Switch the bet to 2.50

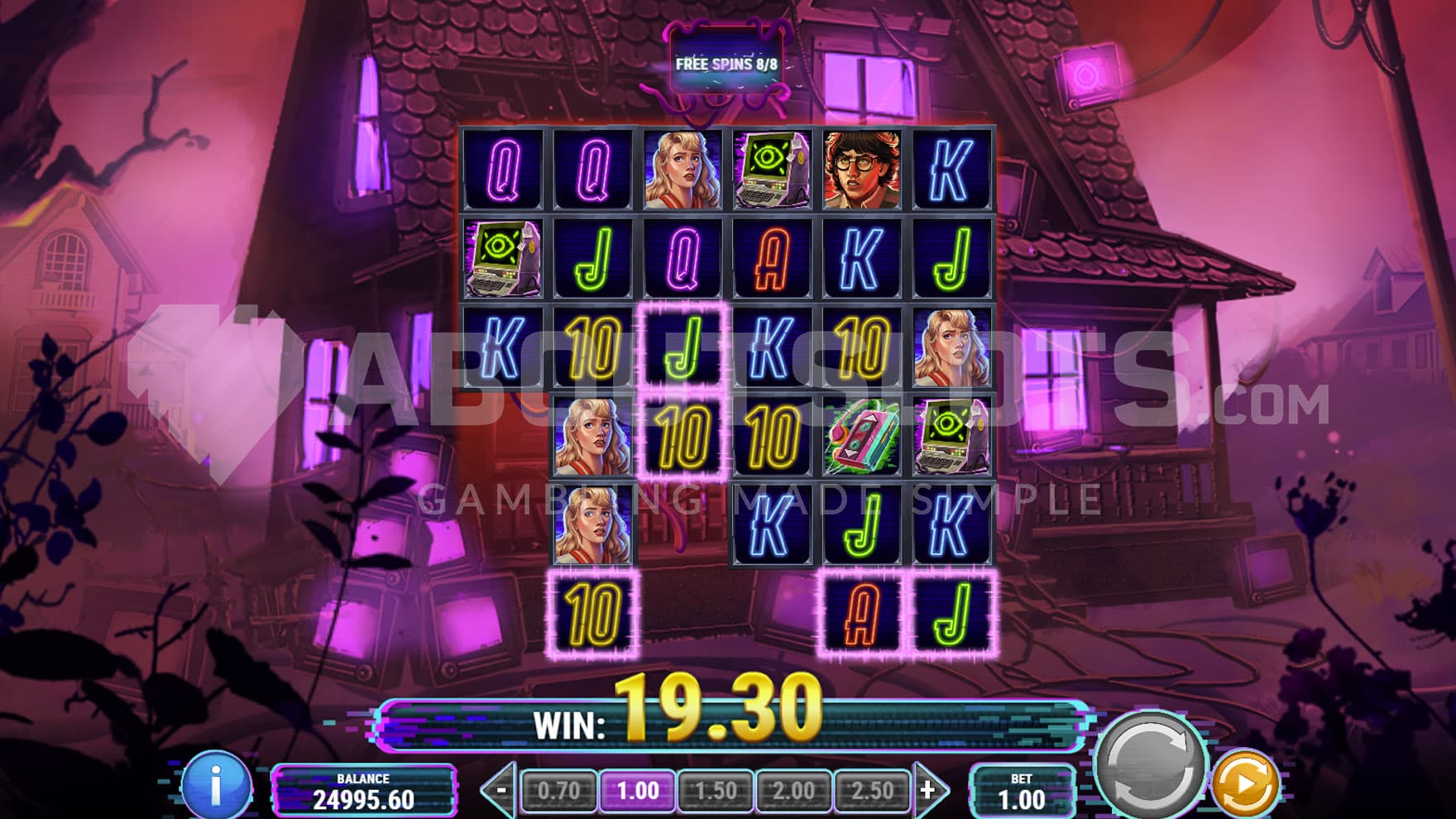pos(871,791)
